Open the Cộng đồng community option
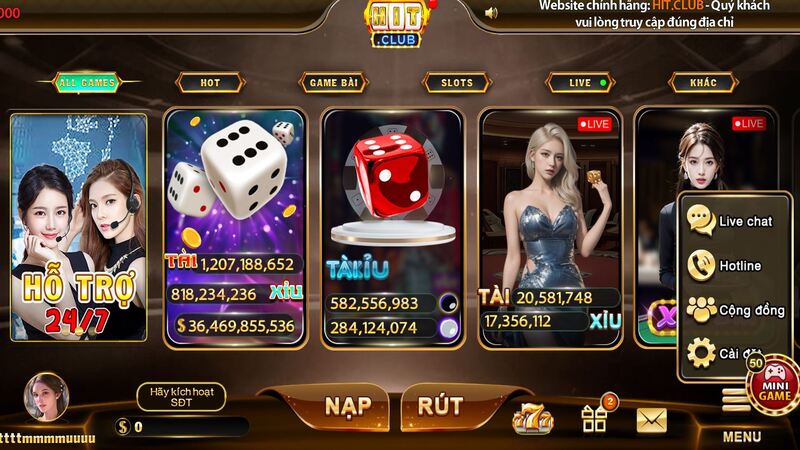This screenshot has width=800, height=450. tap(732, 311)
